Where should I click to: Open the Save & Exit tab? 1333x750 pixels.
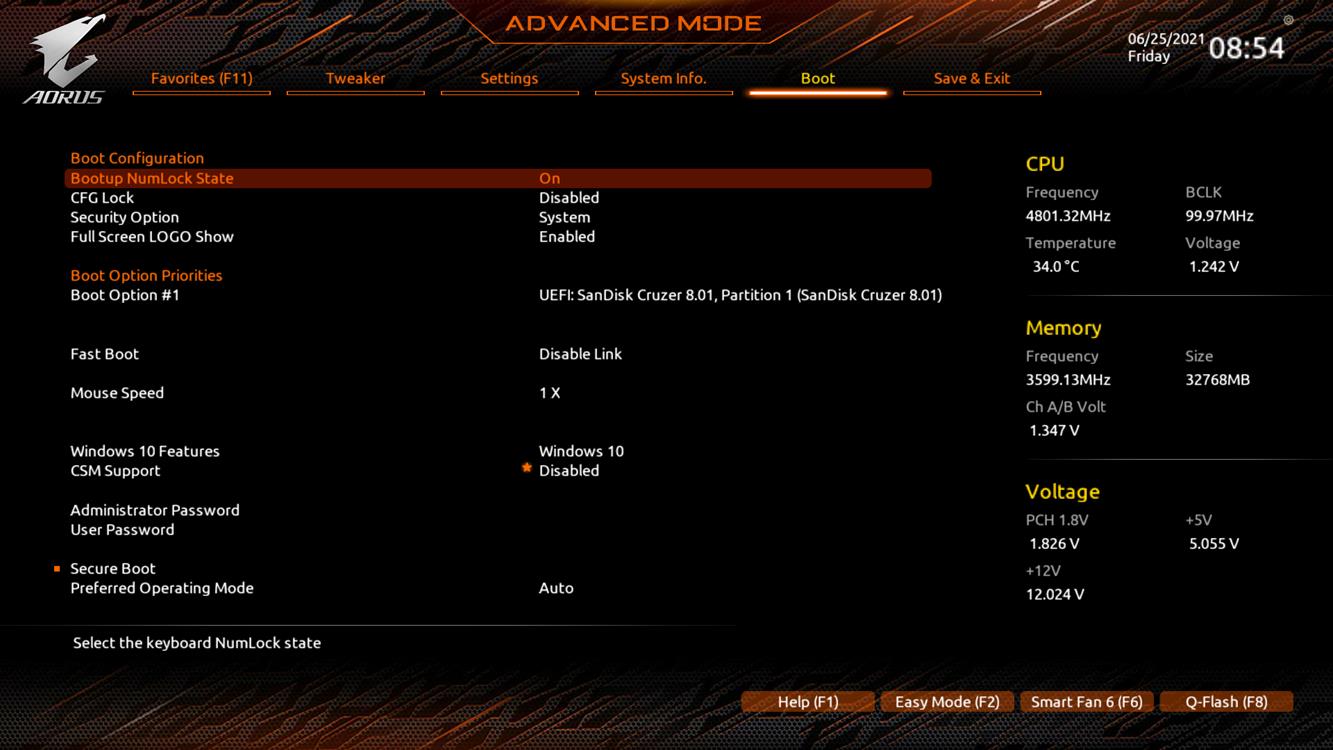pos(971,78)
